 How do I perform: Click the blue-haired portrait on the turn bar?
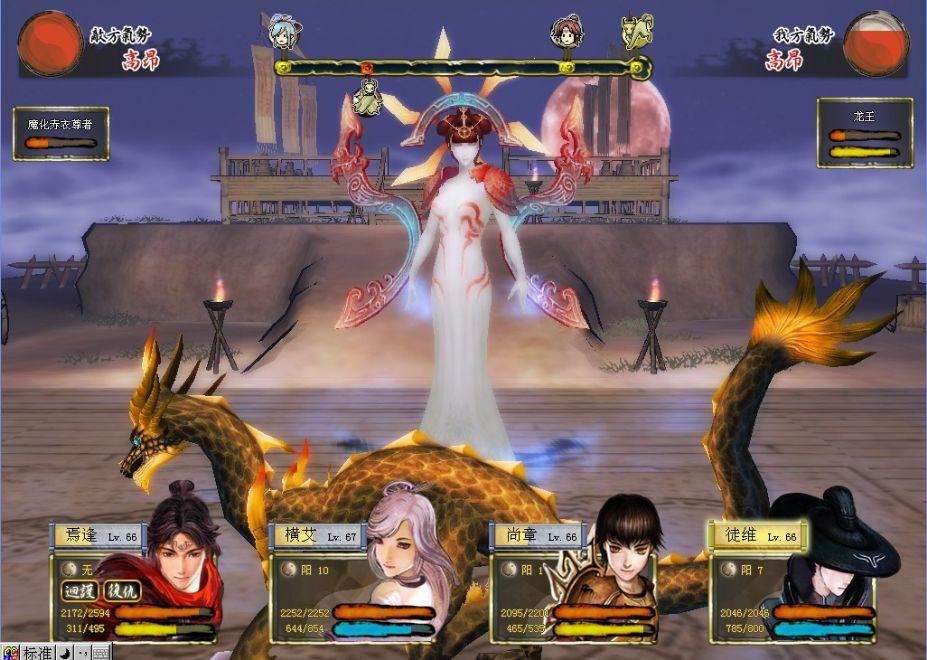[x=285, y=32]
